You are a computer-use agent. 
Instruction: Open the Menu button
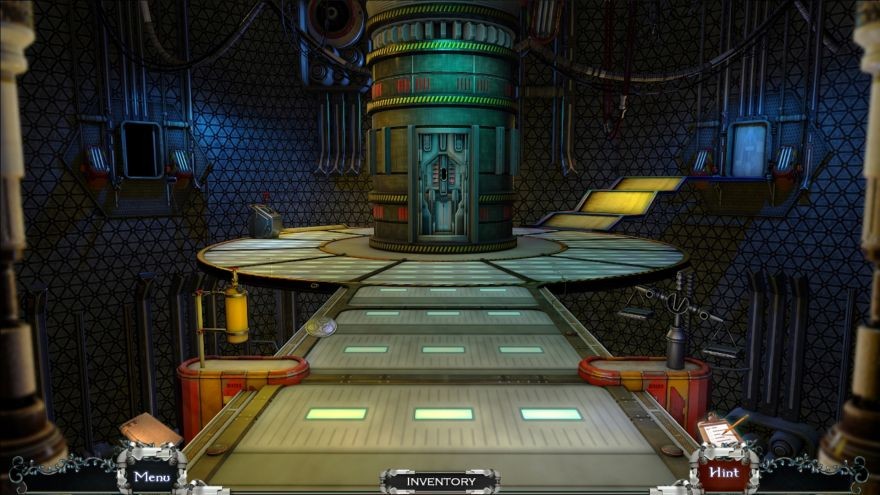pos(151,476)
